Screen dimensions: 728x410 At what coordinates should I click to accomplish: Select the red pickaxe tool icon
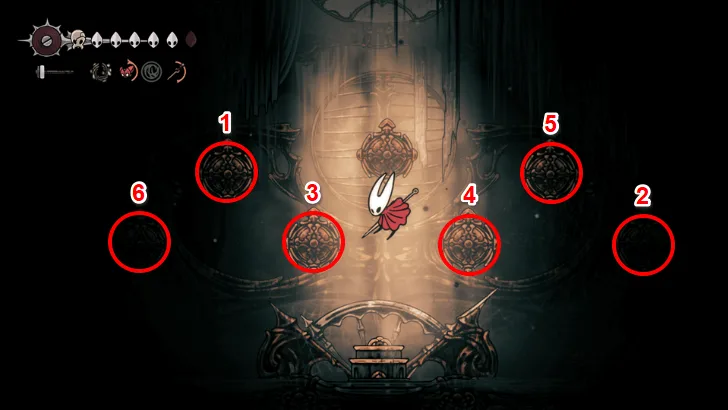178,72
